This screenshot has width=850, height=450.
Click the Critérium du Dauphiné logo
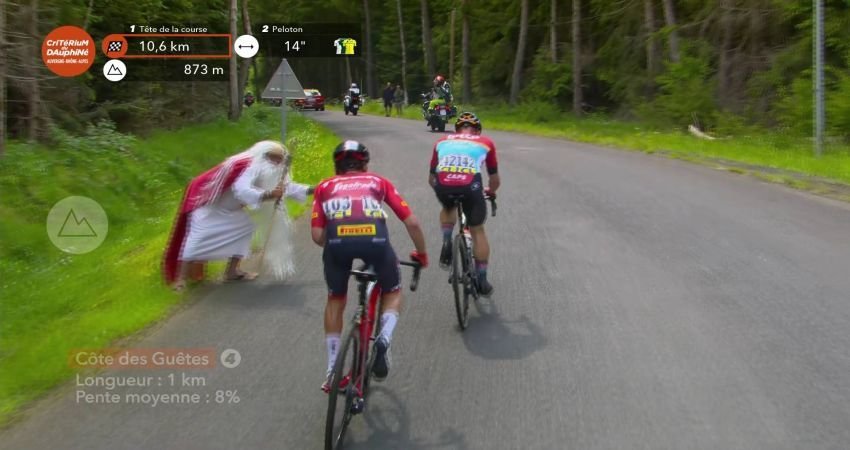[68, 51]
